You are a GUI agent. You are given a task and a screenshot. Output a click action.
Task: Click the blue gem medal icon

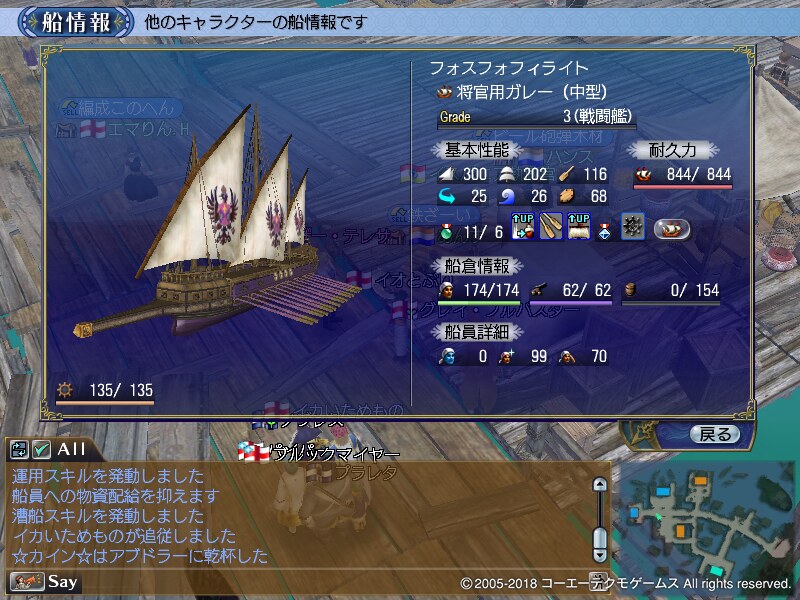pos(606,229)
